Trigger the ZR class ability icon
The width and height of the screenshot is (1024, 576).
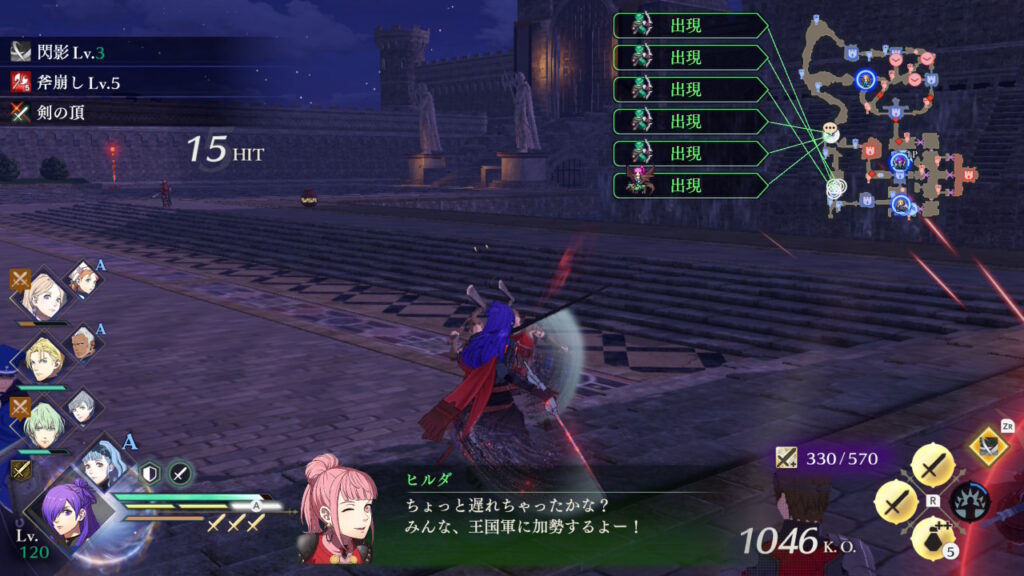pyautogui.click(x=988, y=444)
